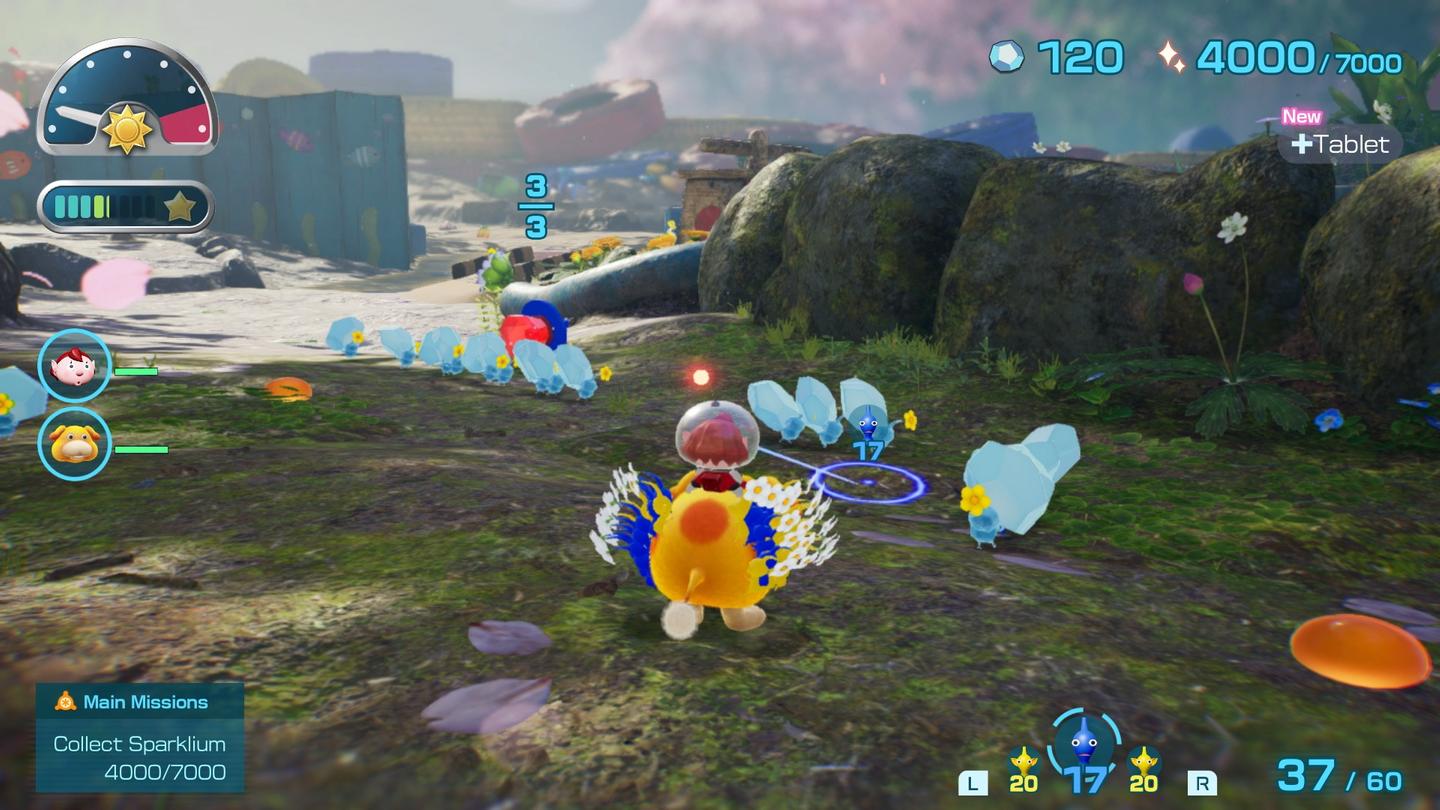Viewport: 1440px width, 810px height.
Task: Select Oatchi's dog portrait
Action: pos(72,443)
